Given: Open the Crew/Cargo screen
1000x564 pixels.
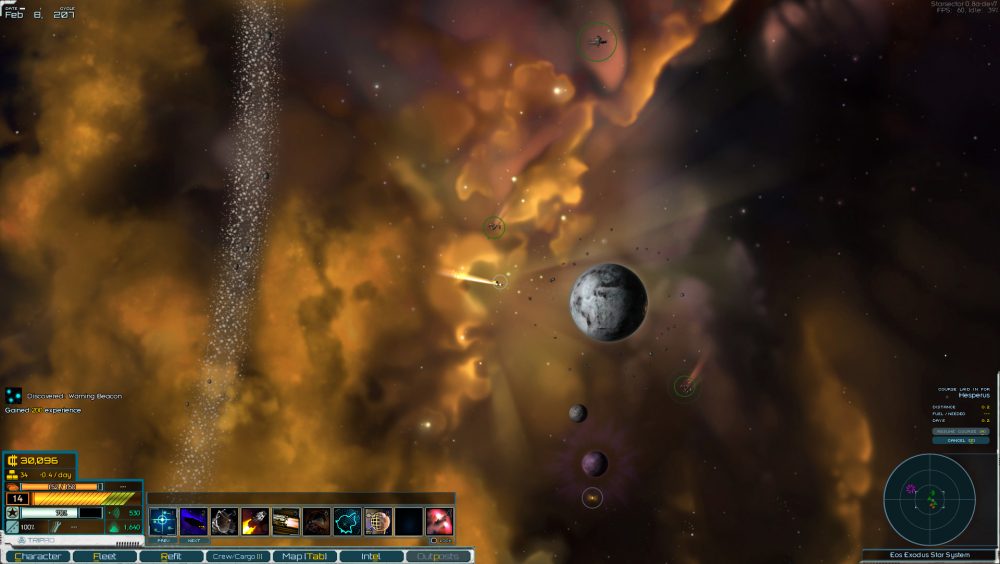Looking at the screenshot, I should tap(237, 556).
